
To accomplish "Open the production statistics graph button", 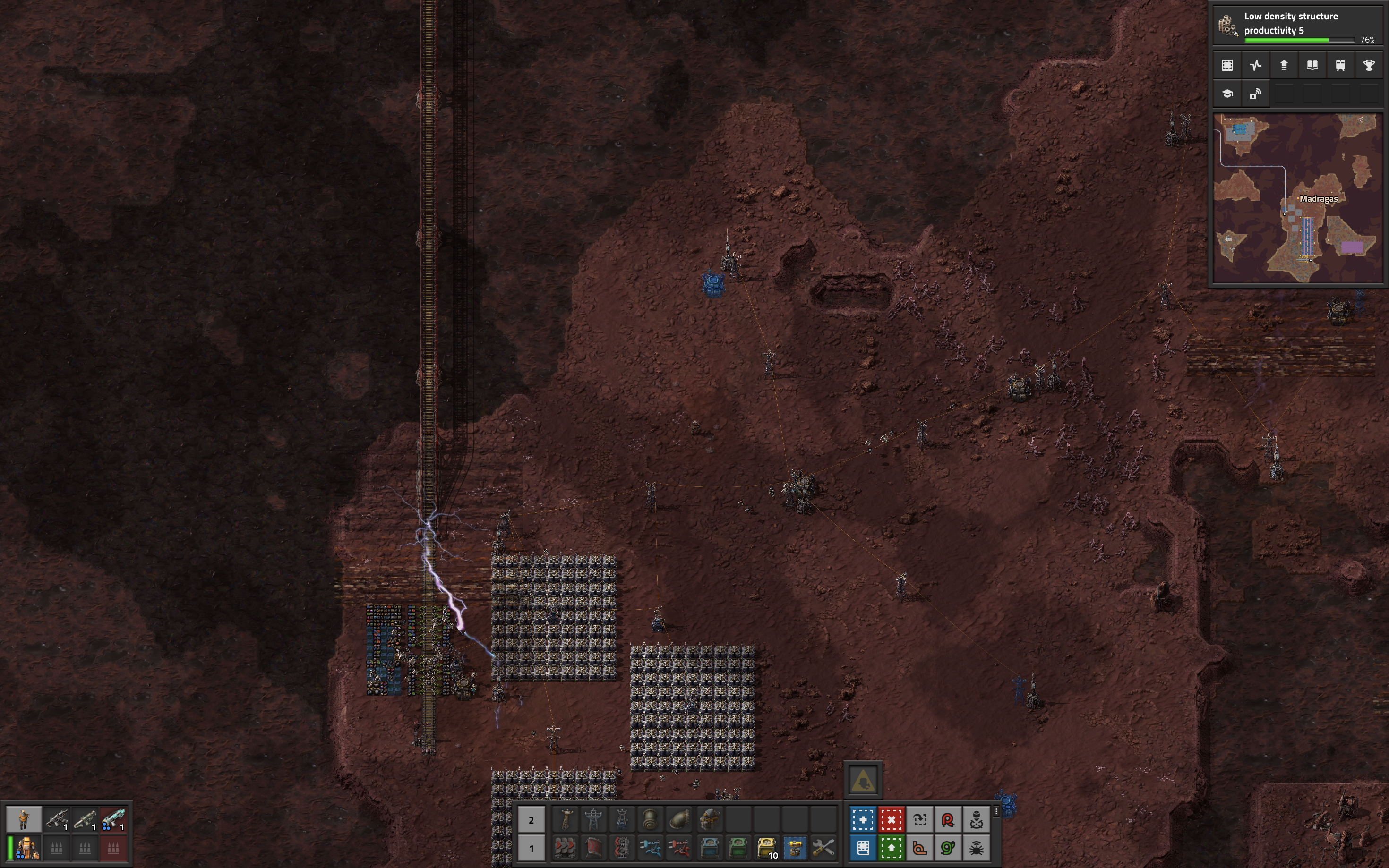I will 1255,66.
